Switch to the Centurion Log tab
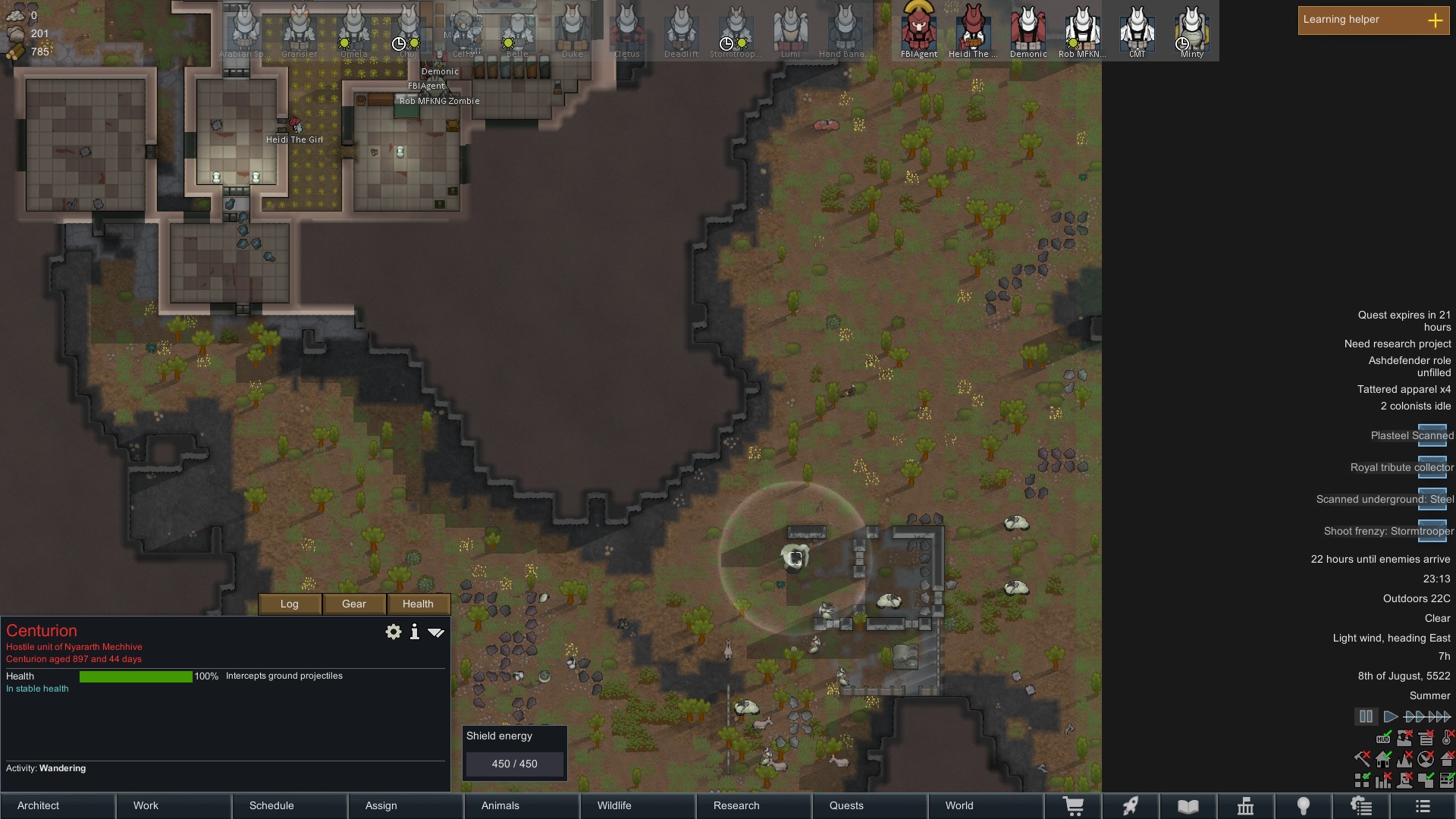Image resolution: width=1456 pixels, height=819 pixels. tap(290, 604)
